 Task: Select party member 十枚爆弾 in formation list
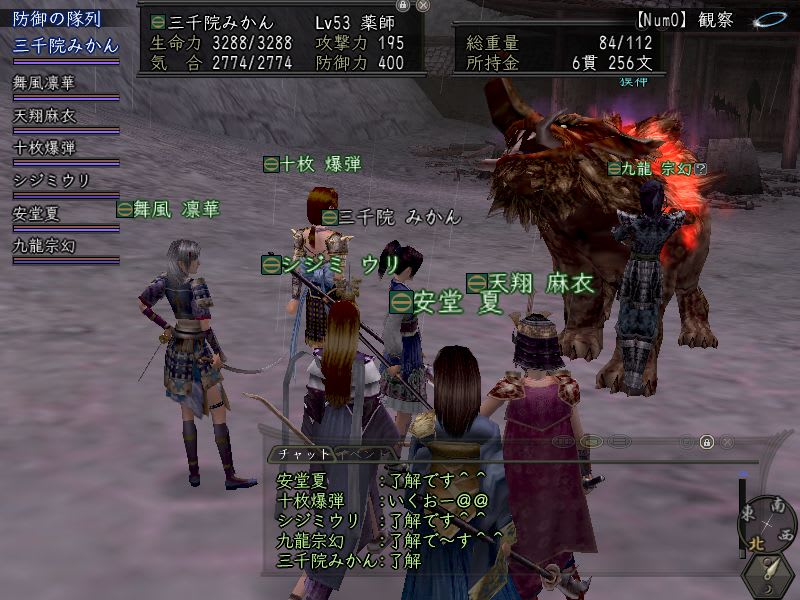click(x=44, y=148)
